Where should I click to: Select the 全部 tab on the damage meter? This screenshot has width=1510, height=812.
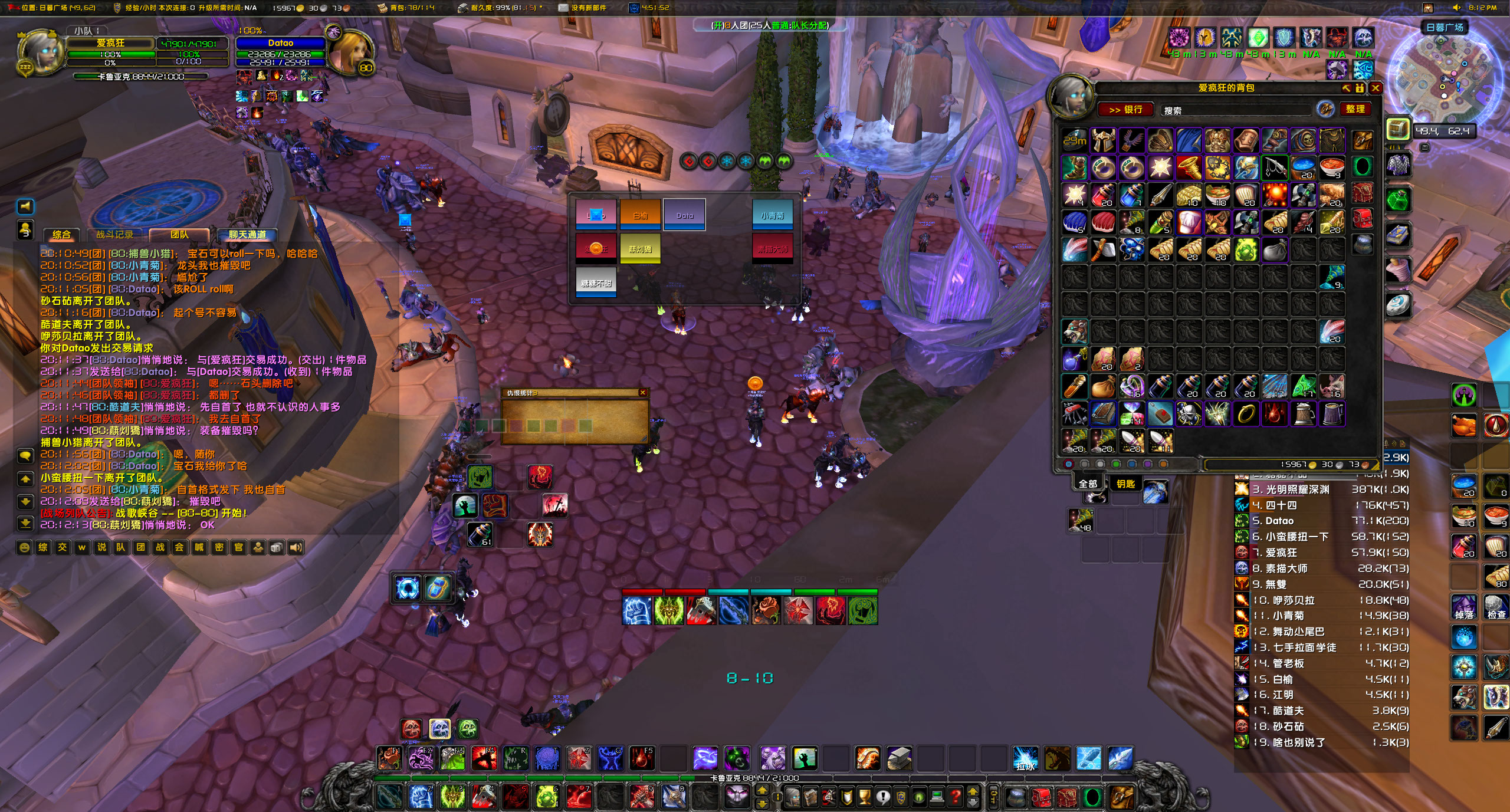coord(1087,482)
